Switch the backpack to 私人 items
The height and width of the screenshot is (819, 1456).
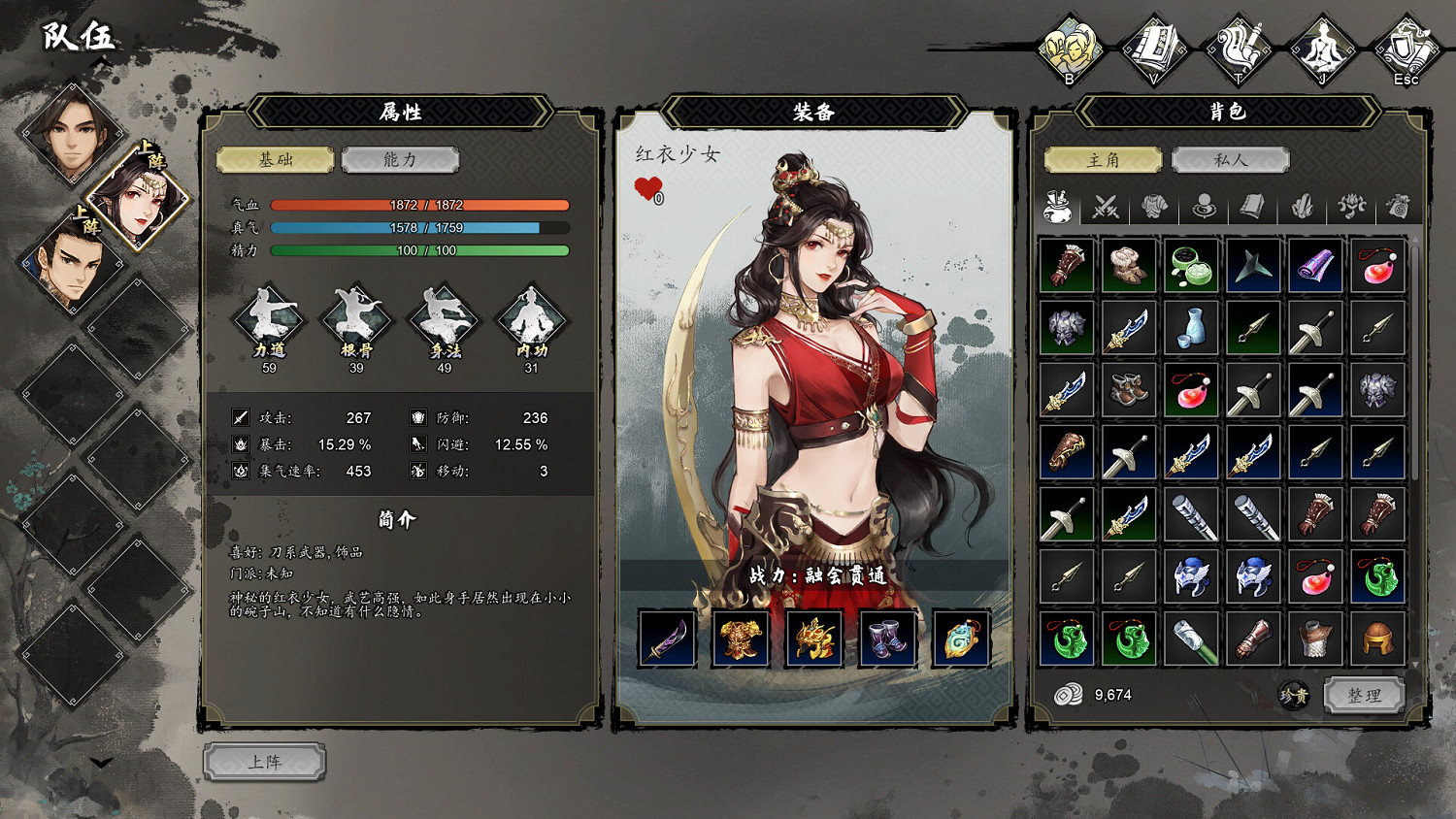point(1231,159)
